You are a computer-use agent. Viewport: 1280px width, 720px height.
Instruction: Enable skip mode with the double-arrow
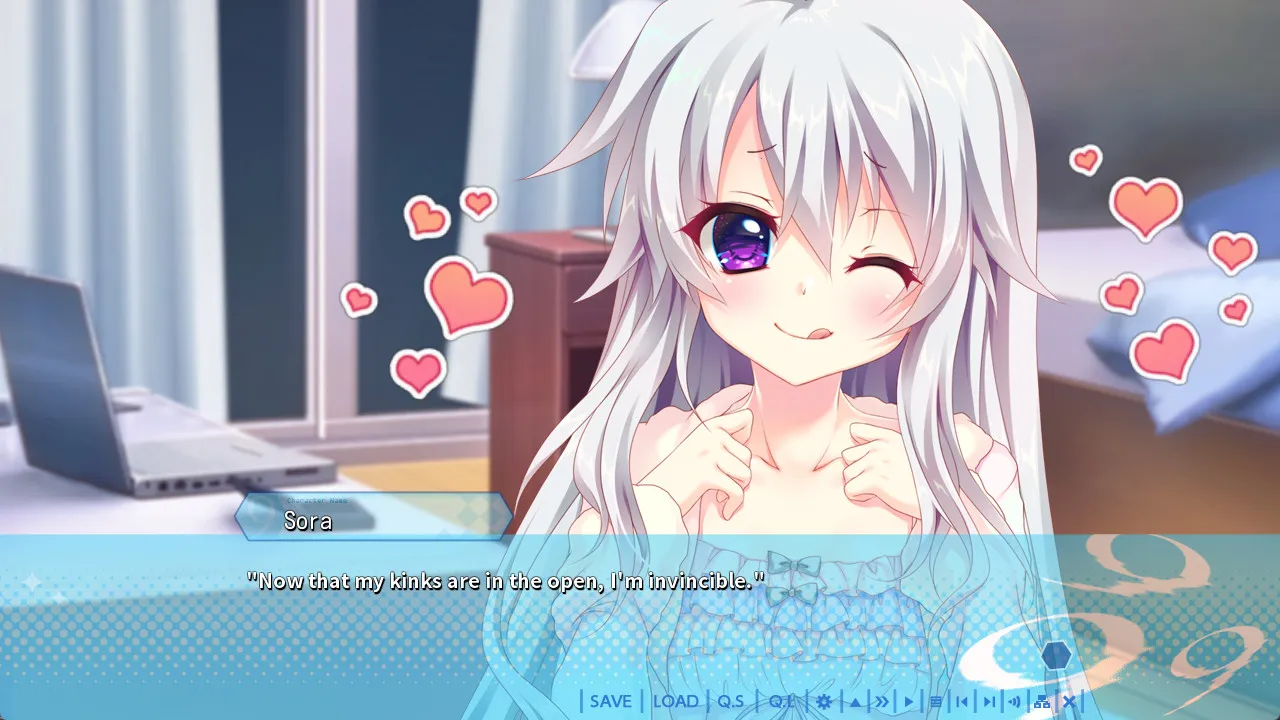882,702
